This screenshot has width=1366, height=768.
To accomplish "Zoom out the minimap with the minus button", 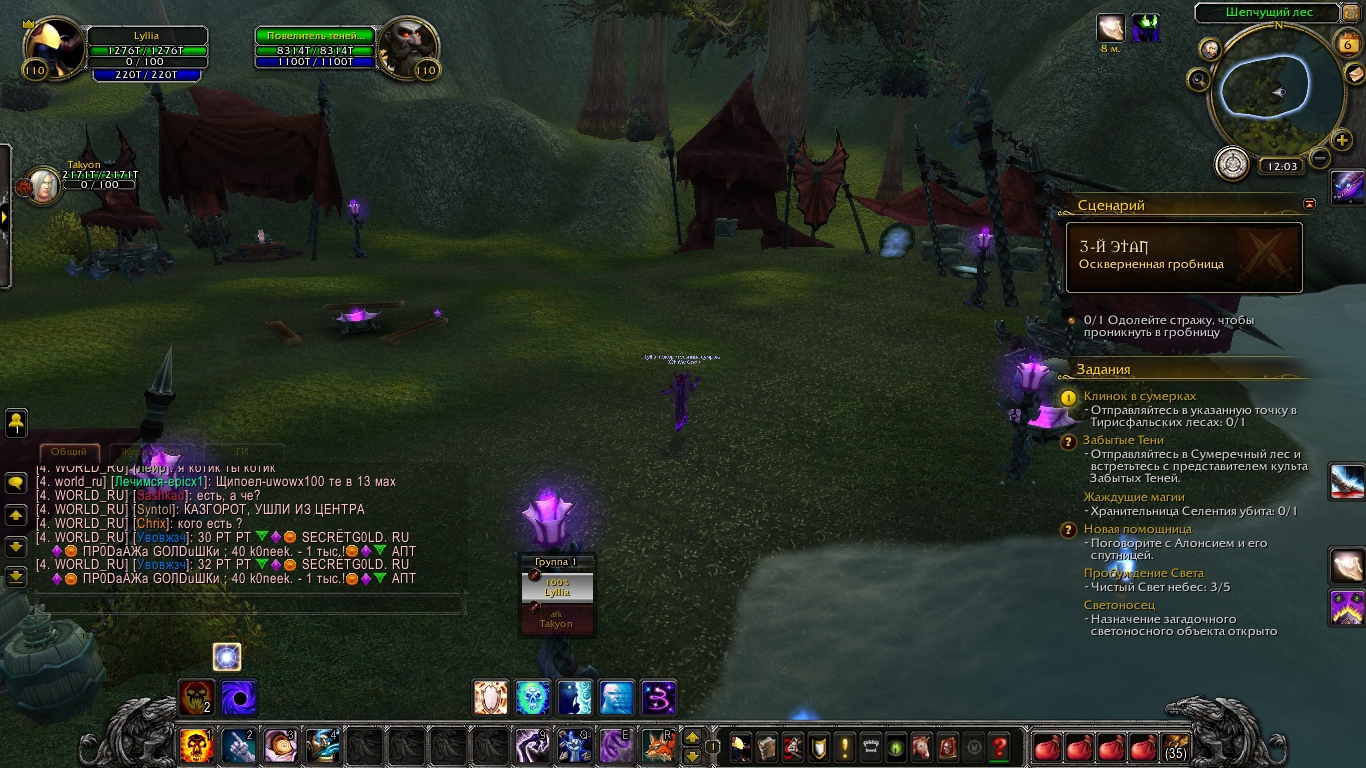I will (1320, 157).
